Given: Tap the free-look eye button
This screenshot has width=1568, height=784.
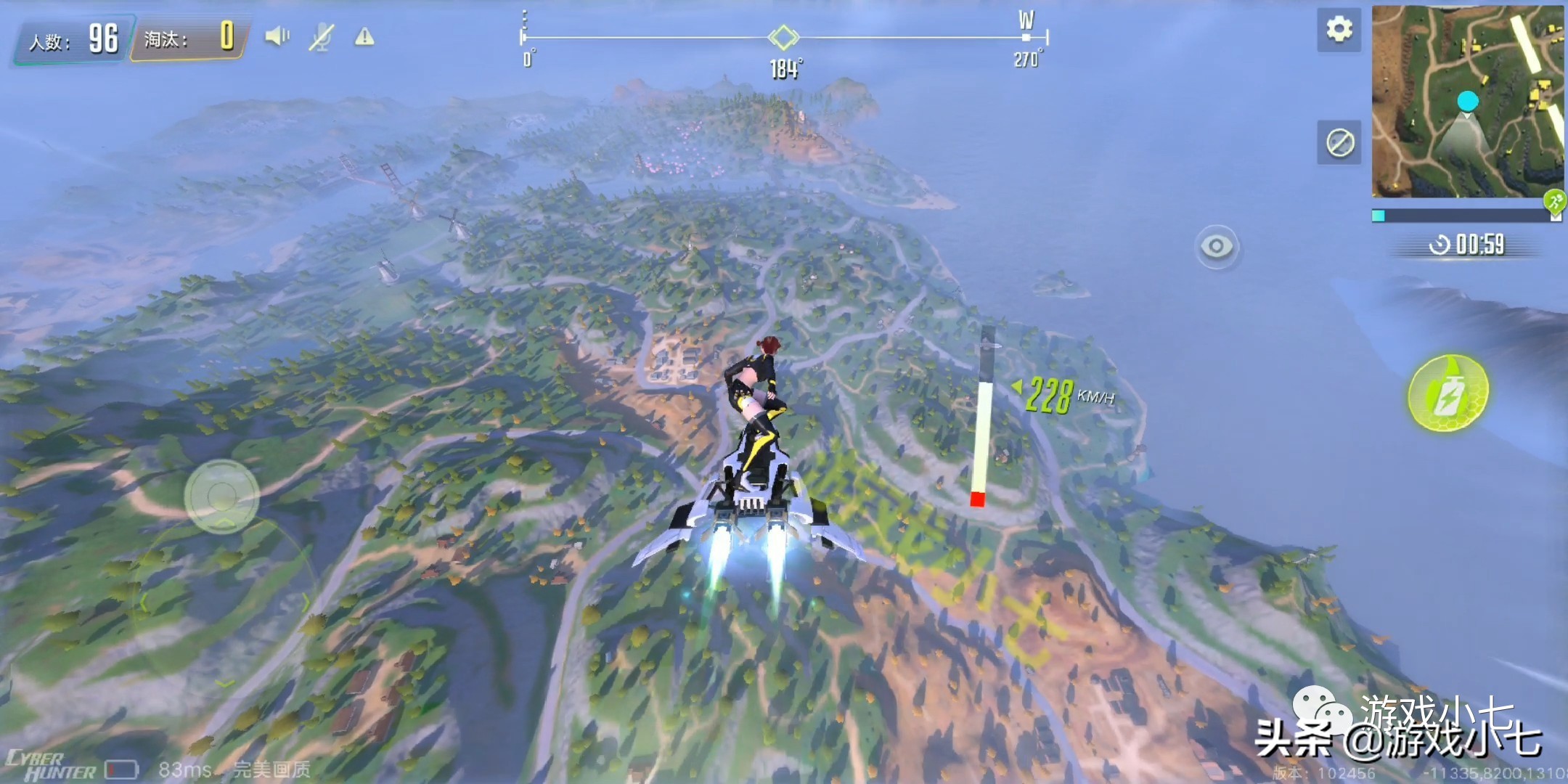Looking at the screenshot, I should [x=1217, y=247].
